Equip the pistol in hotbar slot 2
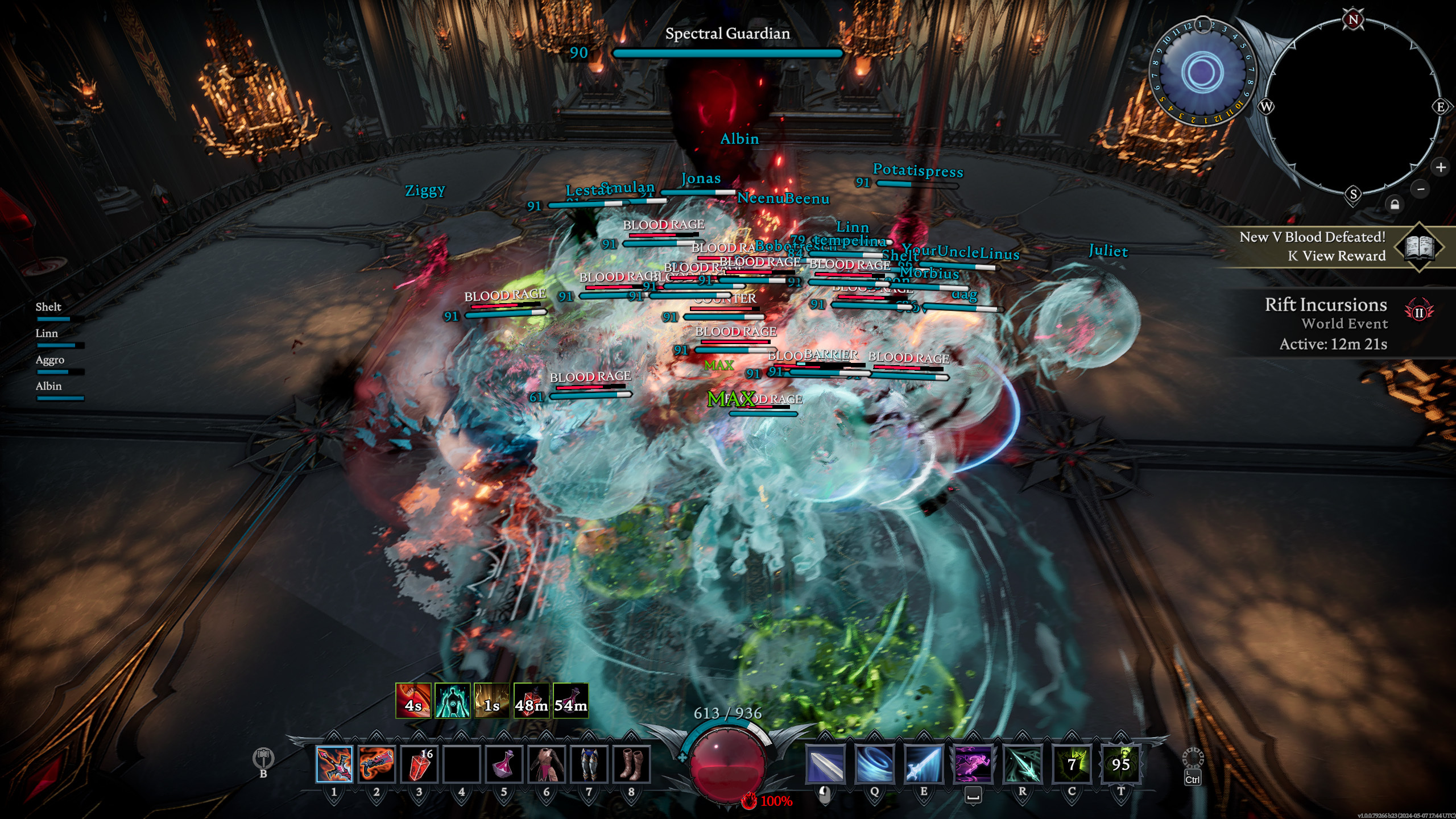 377,764
